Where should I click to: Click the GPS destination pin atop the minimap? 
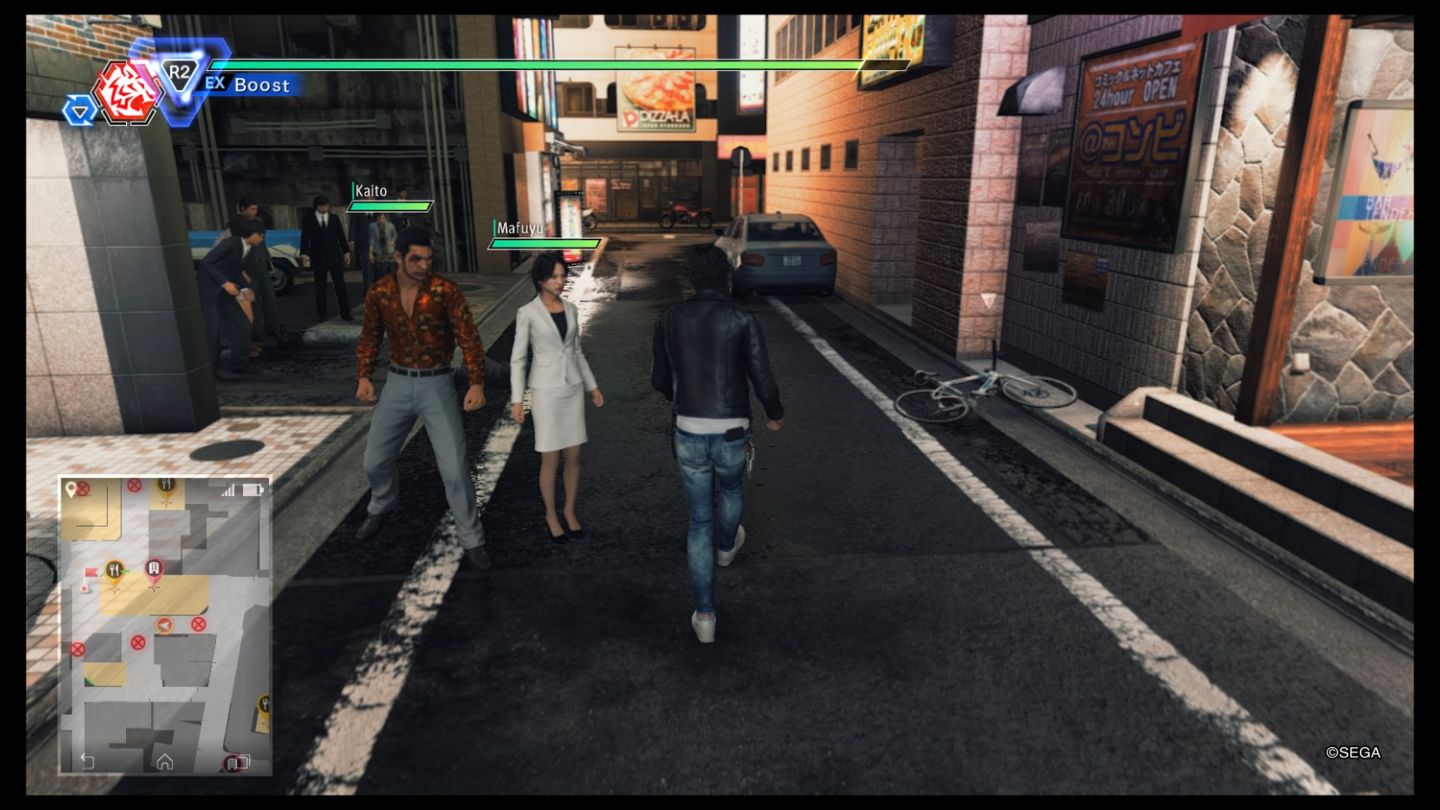[69, 488]
